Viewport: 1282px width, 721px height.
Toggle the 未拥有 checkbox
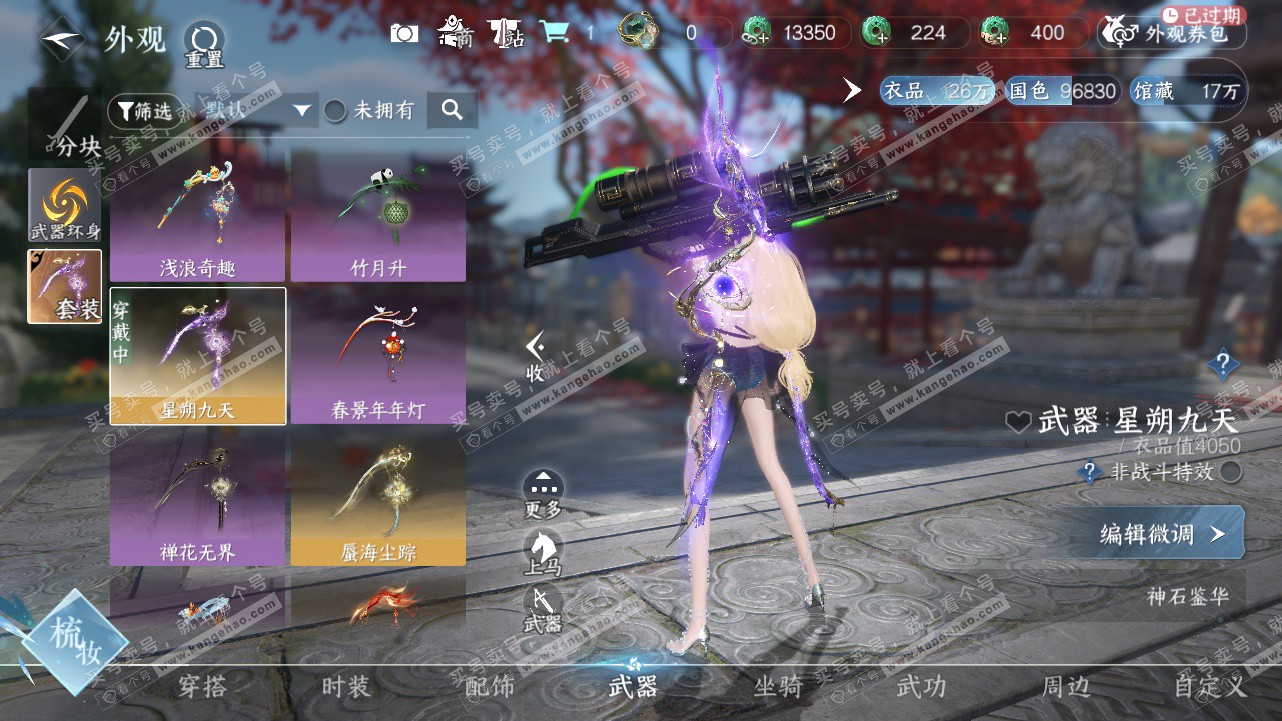(335, 111)
